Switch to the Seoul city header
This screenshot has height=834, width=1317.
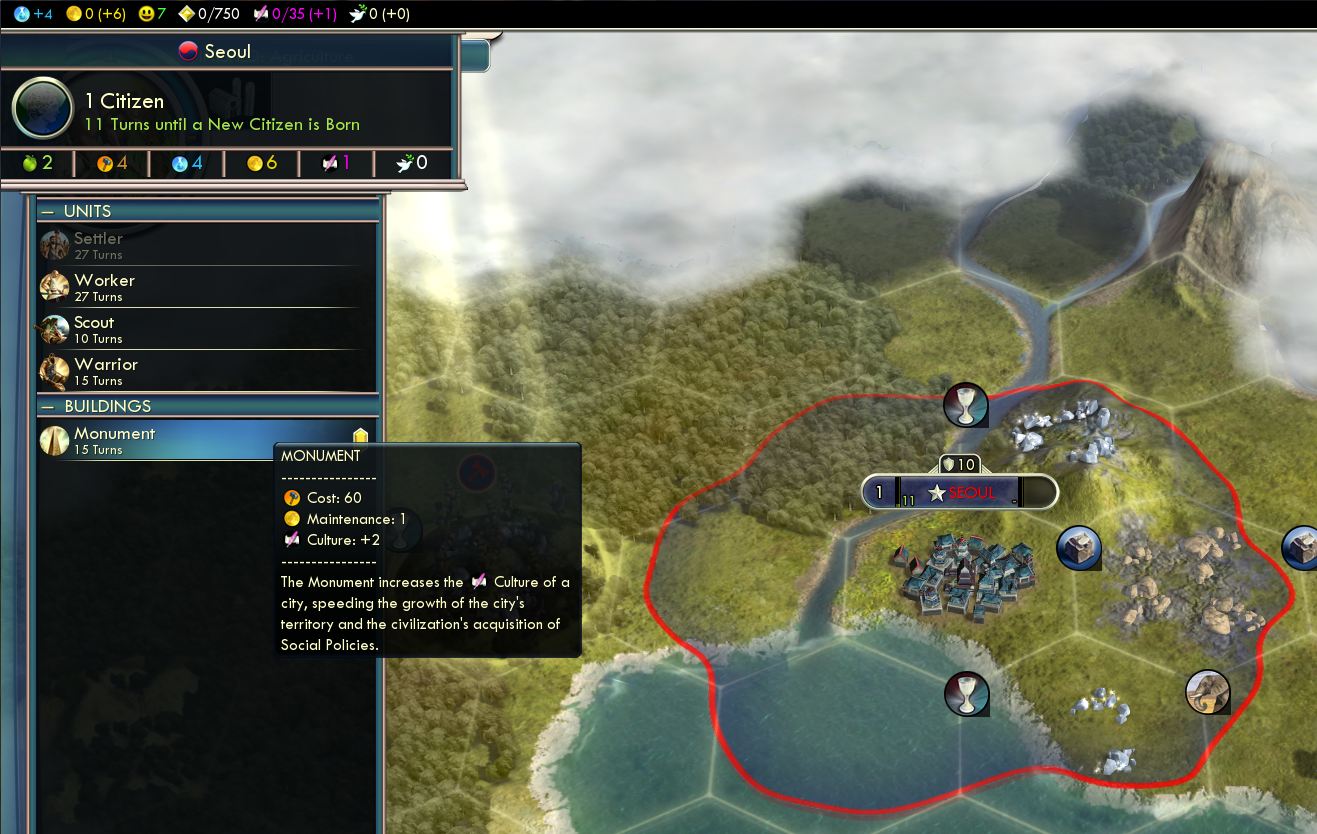(x=216, y=51)
